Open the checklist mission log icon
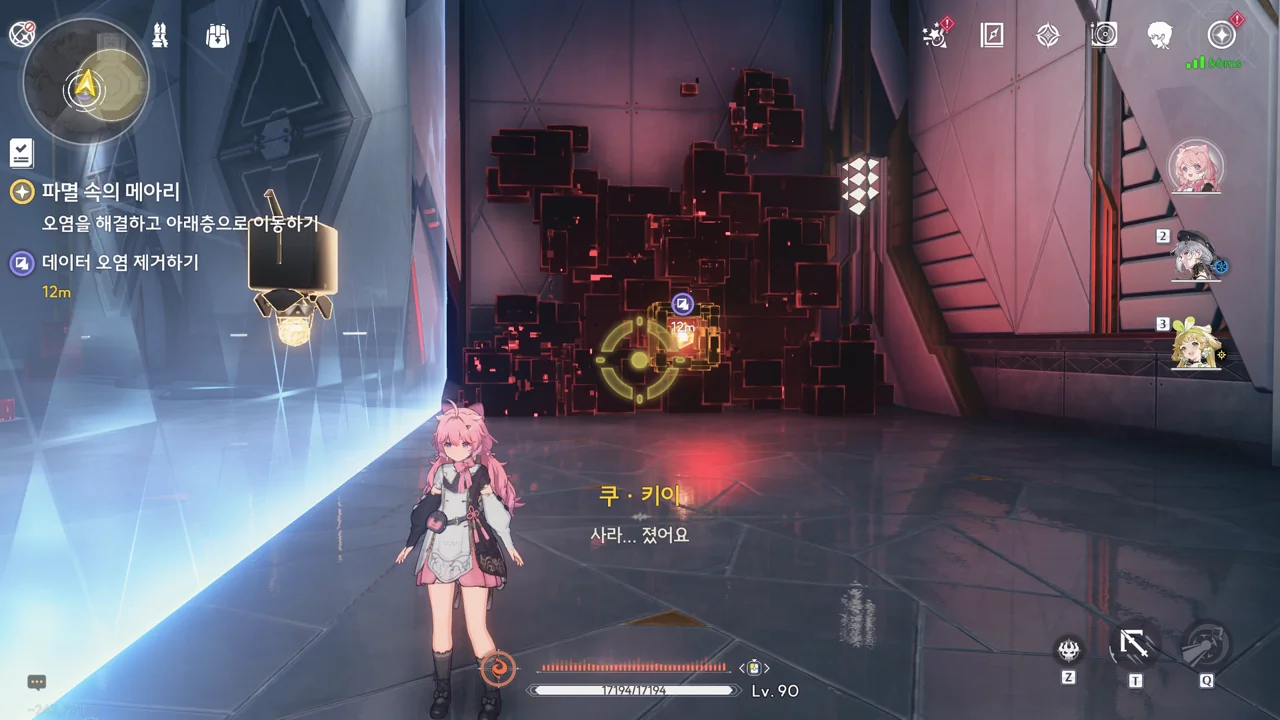1280x720 pixels. [21, 152]
